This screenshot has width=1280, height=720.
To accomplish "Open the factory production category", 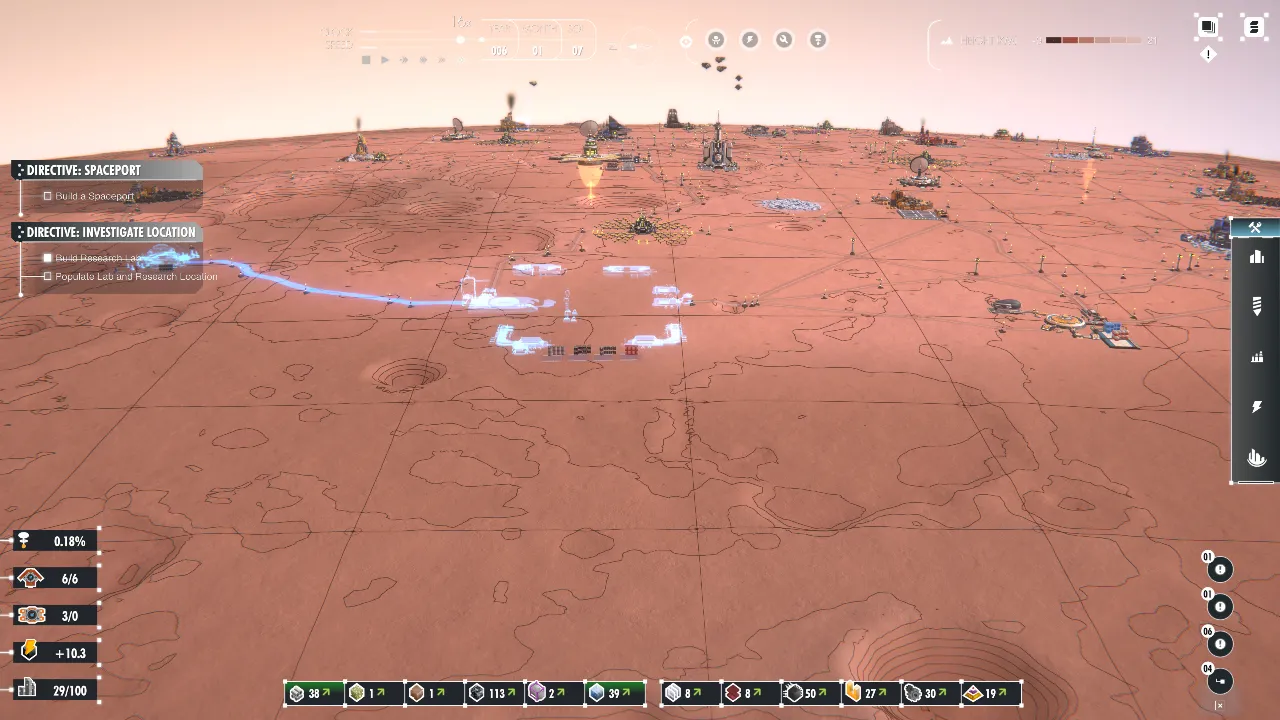I will coord(1257,357).
